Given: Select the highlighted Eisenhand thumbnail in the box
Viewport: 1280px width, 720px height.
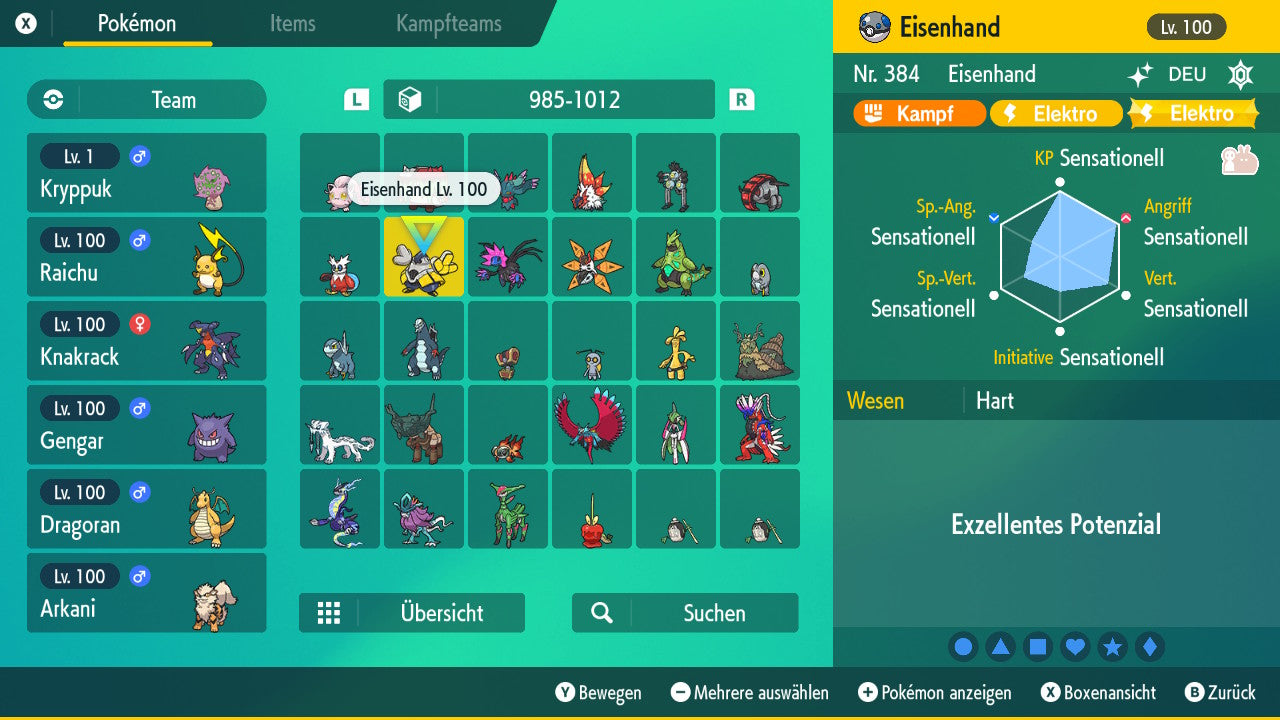Looking at the screenshot, I should pos(423,257).
